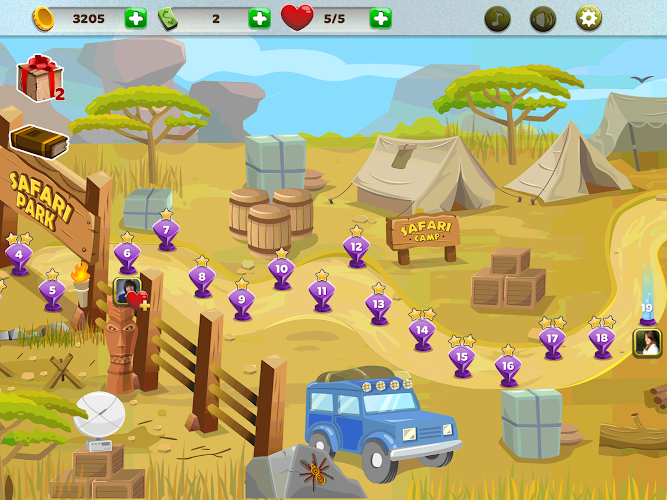The width and height of the screenshot is (667, 500).
Task: Select level 16 marker
Action: [x=508, y=367]
